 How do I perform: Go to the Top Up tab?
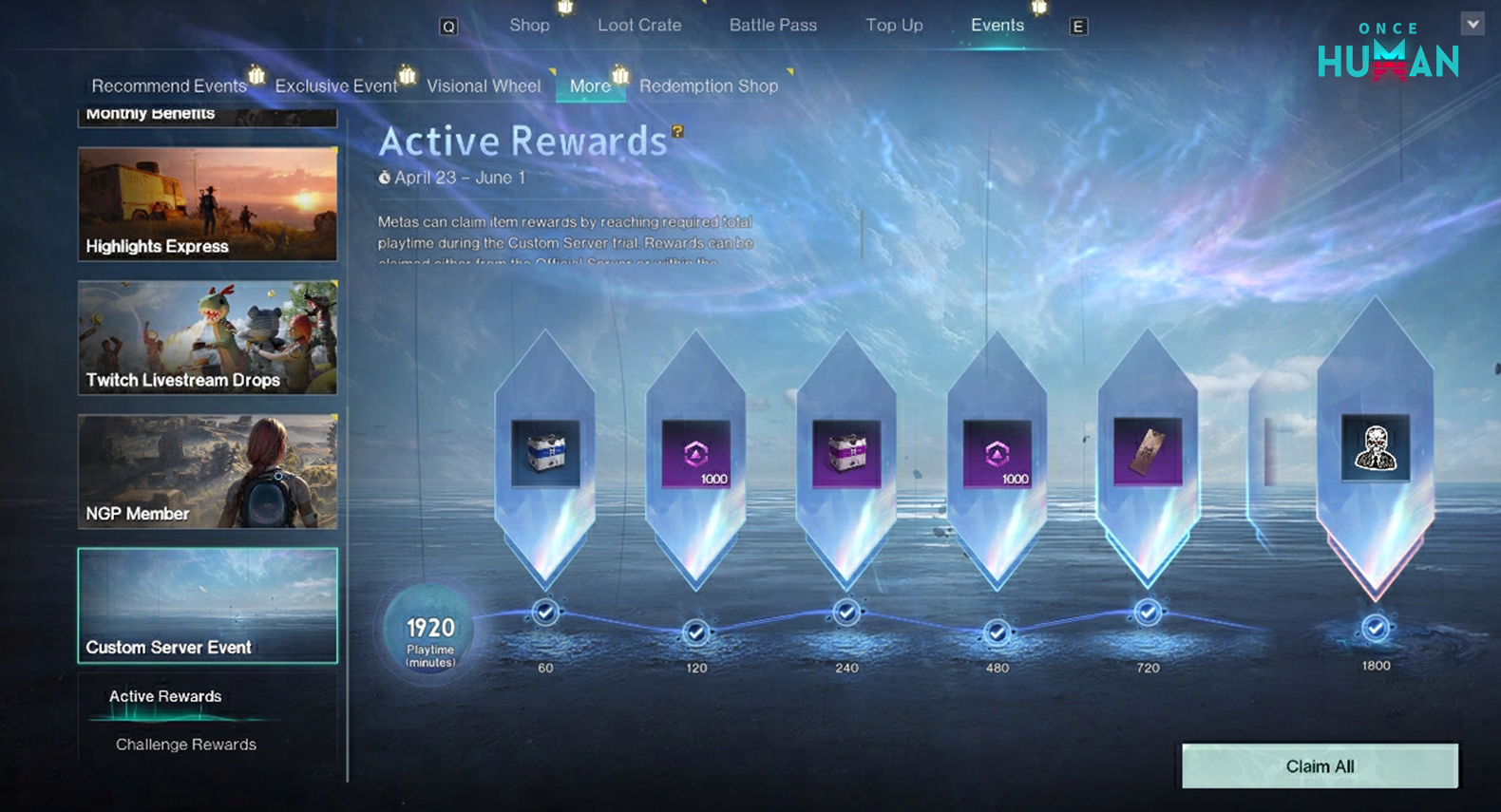(893, 26)
